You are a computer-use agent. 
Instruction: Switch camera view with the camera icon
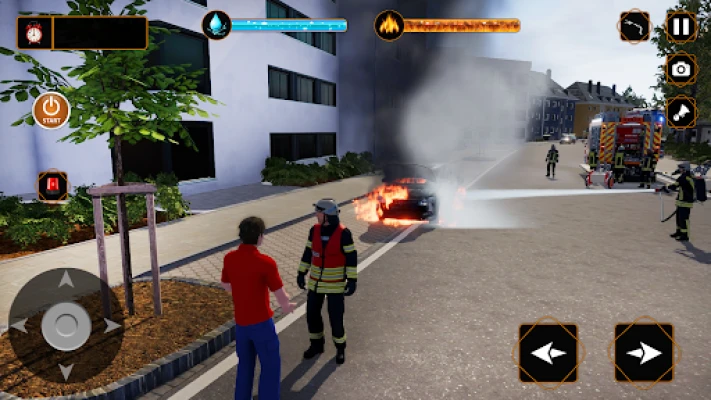tap(681, 69)
